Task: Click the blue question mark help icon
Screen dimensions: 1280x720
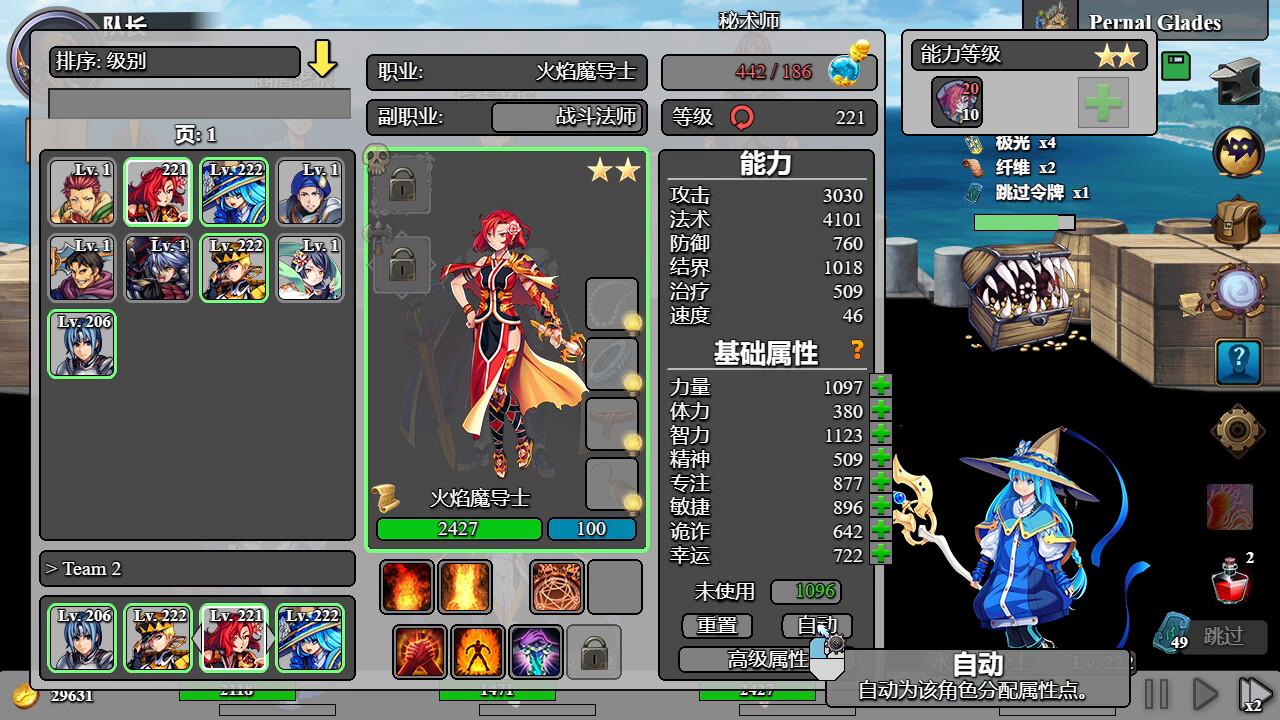Action: coord(1238,362)
